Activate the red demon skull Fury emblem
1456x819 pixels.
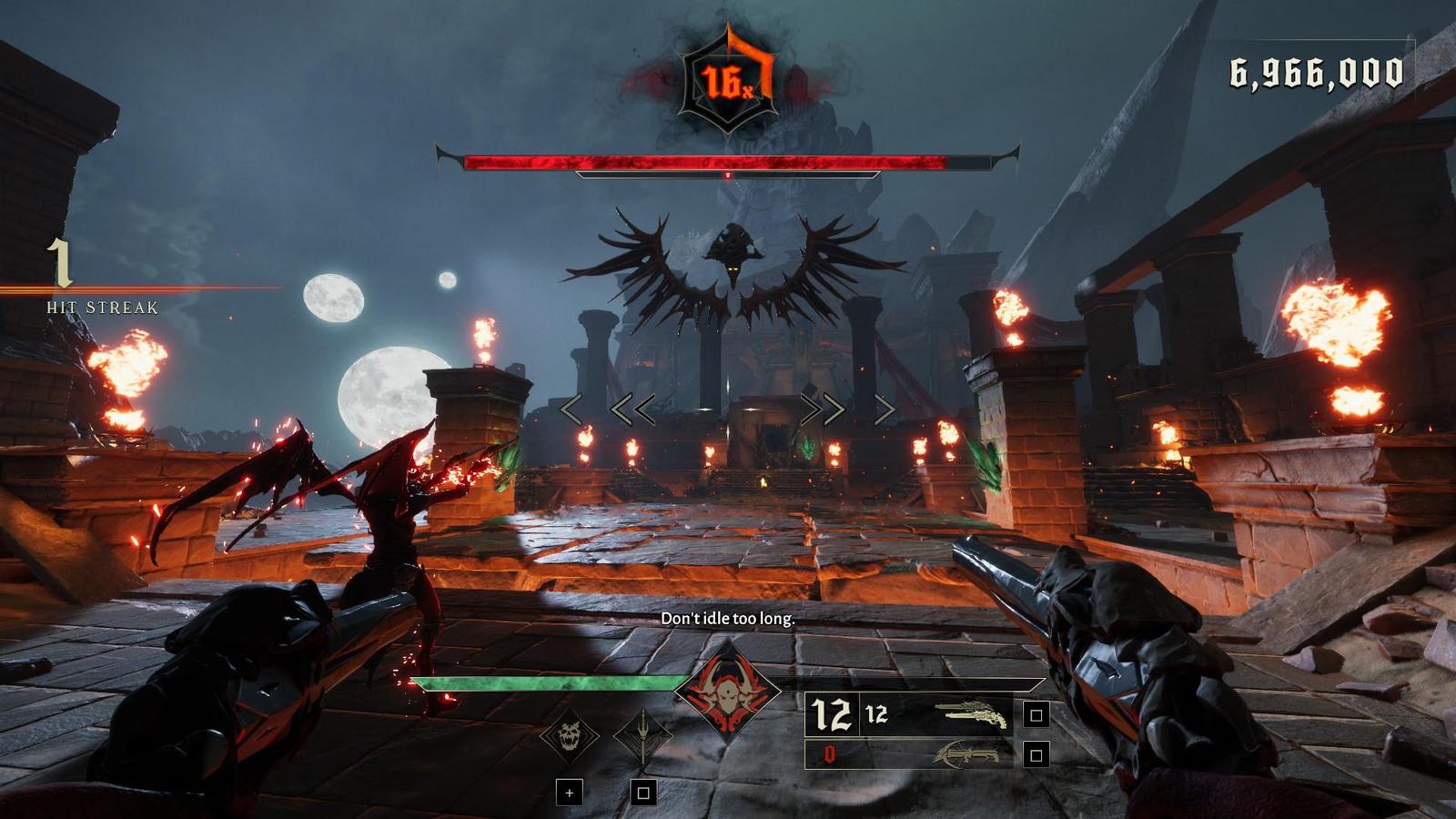click(x=728, y=693)
